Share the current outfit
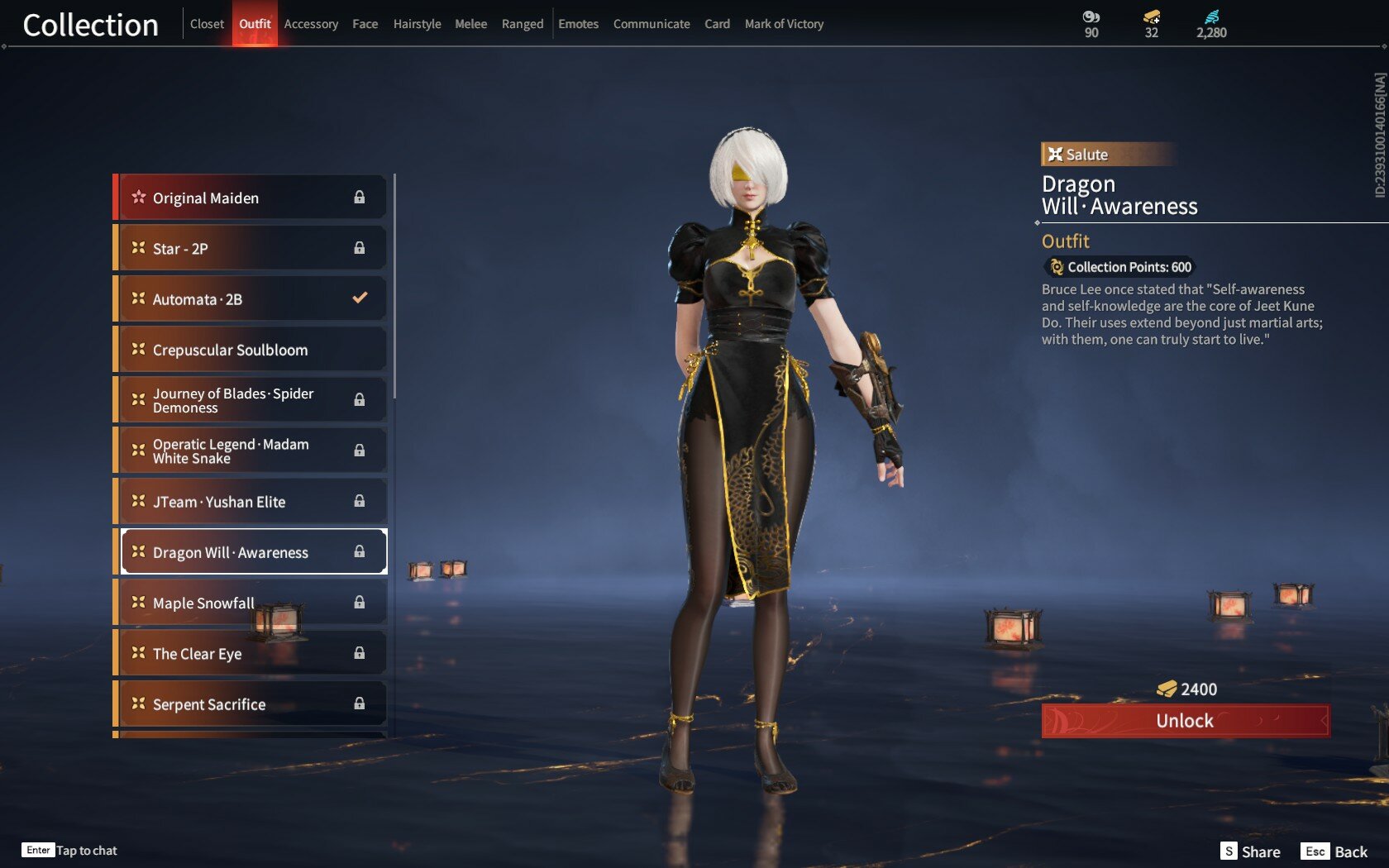Screen dimensions: 1389x868 (x=1250, y=851)
